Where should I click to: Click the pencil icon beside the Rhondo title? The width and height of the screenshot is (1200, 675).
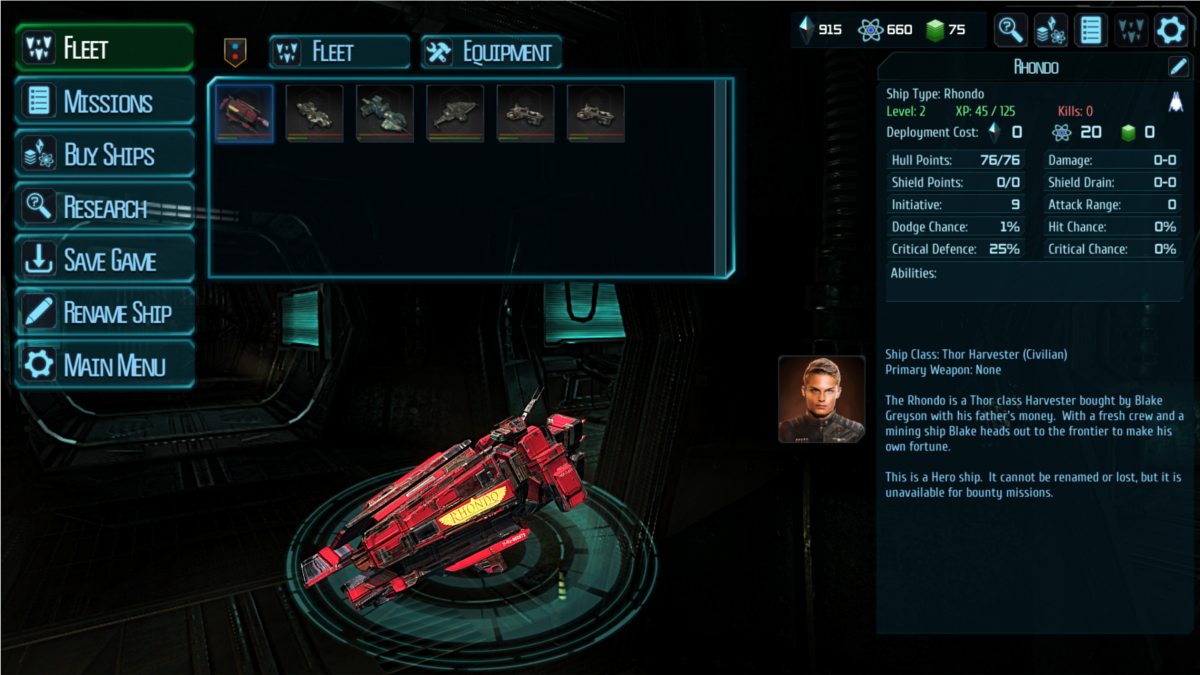pos(1177,68)
